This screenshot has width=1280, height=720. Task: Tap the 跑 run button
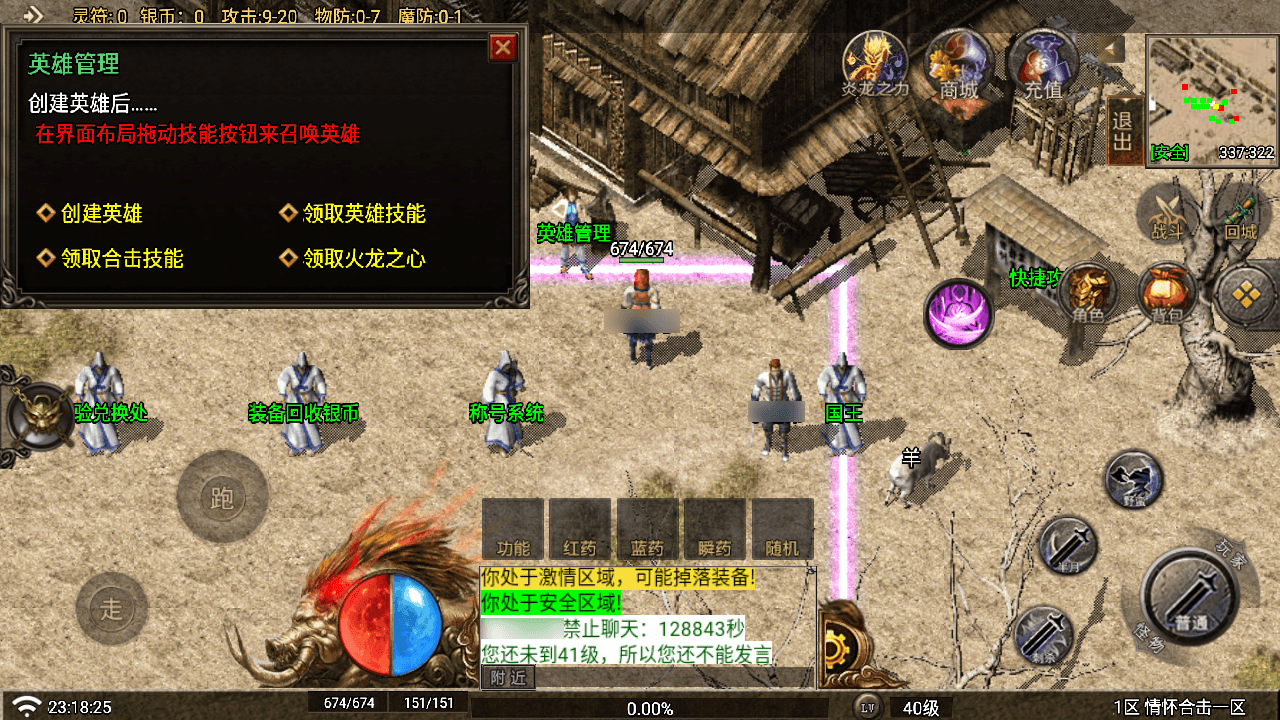[x=222, y=497]
